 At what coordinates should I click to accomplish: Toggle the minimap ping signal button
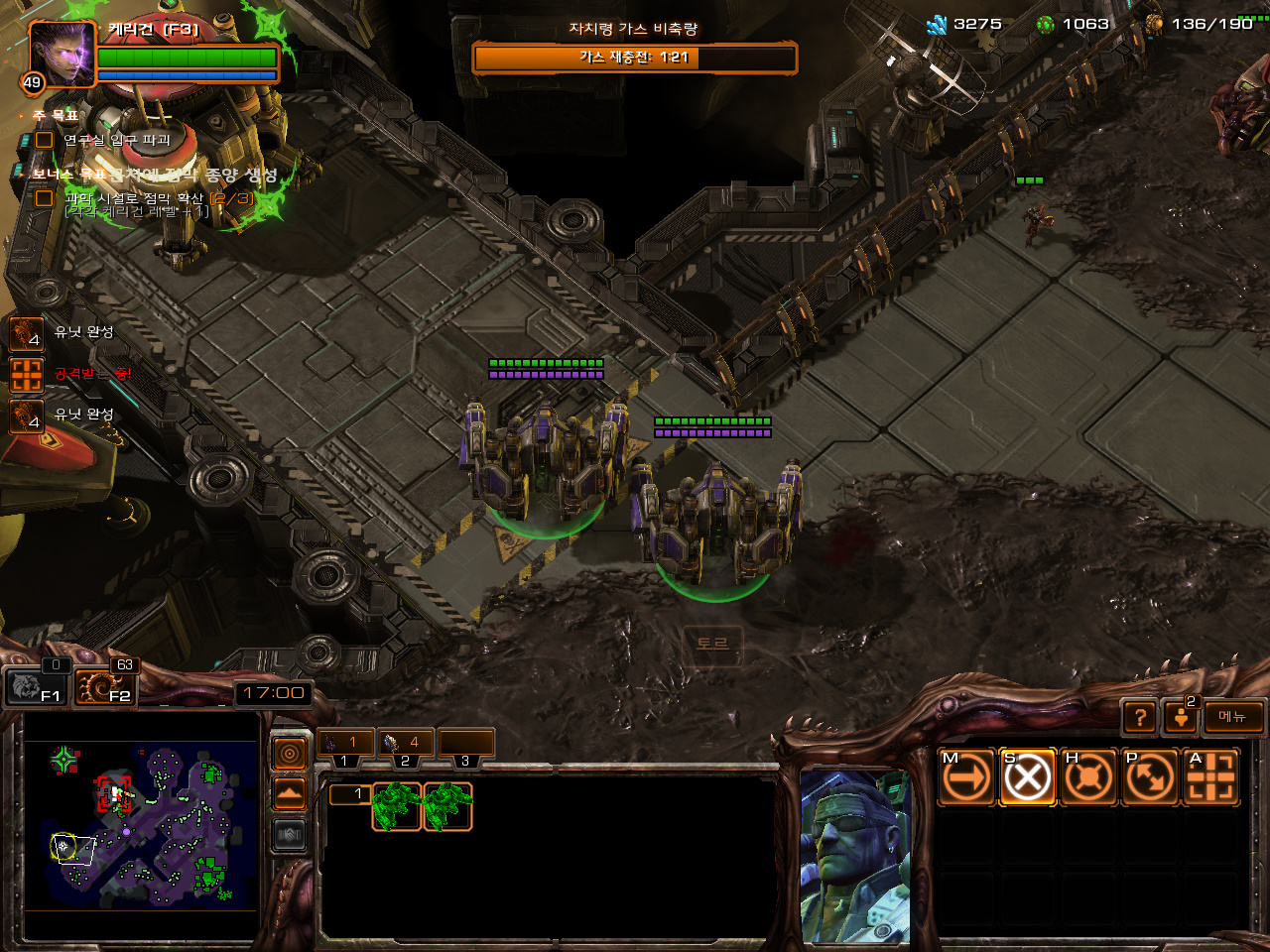pyautogui.click(x=290, y=755)
